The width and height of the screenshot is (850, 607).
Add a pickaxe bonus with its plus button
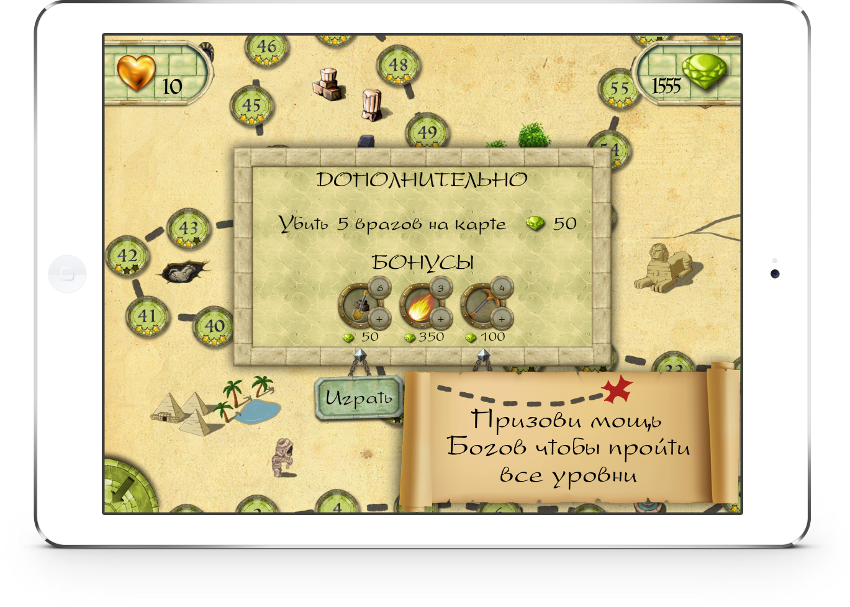click(x=503, y=319)
